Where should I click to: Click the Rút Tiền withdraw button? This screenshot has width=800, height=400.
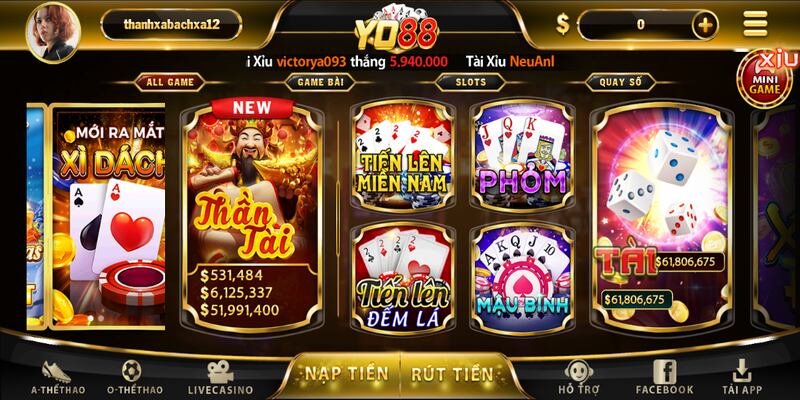pyautogui.click(x=452, y=374)
